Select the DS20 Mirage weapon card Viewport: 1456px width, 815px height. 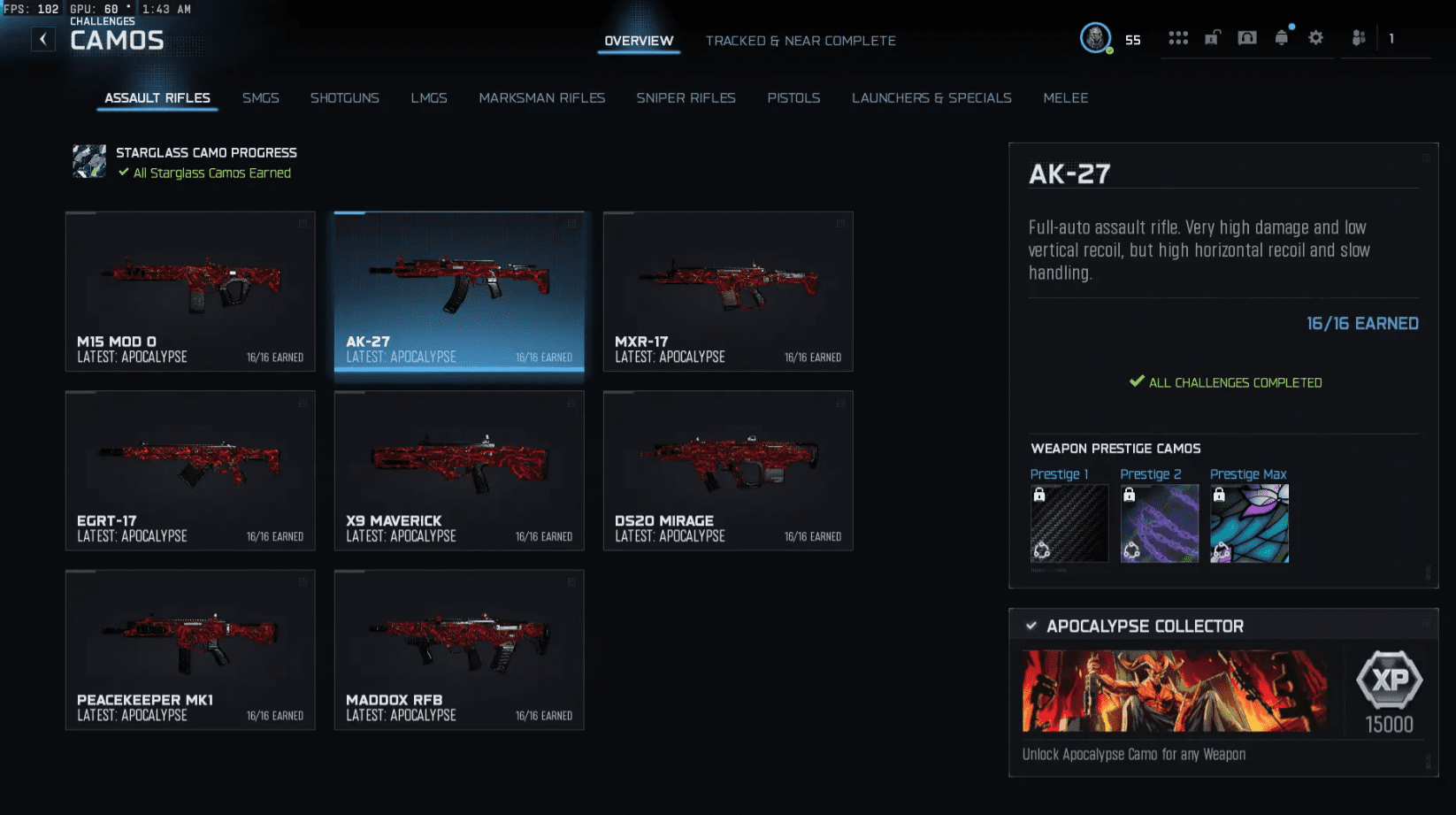727,470
